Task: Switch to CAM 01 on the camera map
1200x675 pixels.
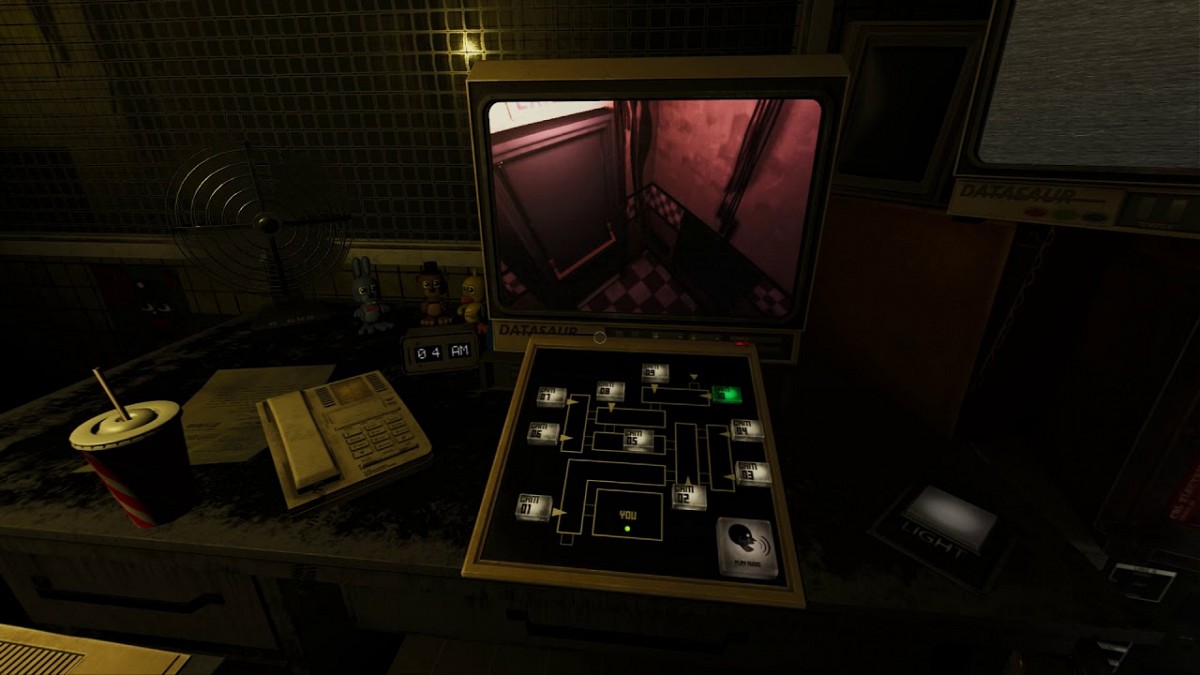Action: 533,506
